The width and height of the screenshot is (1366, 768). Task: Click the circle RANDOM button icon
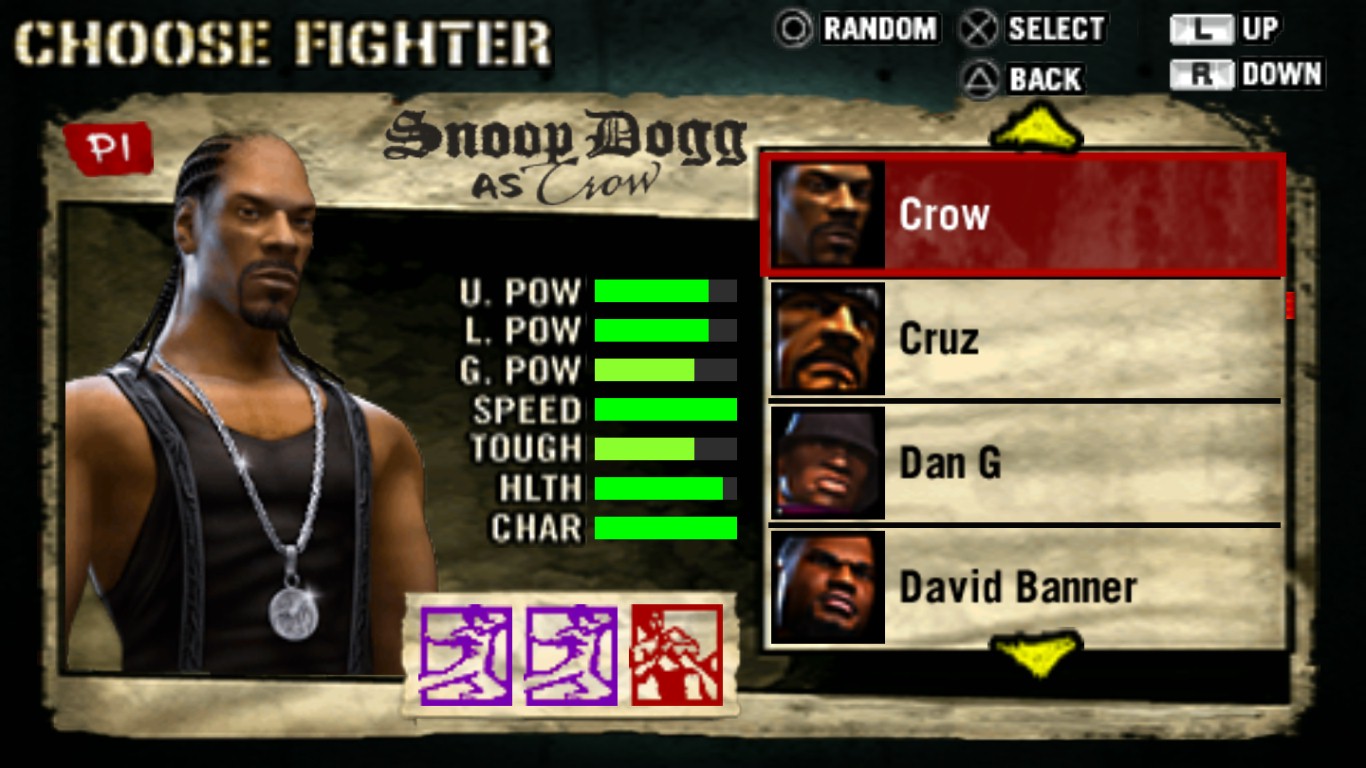click(x=793, y=30)
